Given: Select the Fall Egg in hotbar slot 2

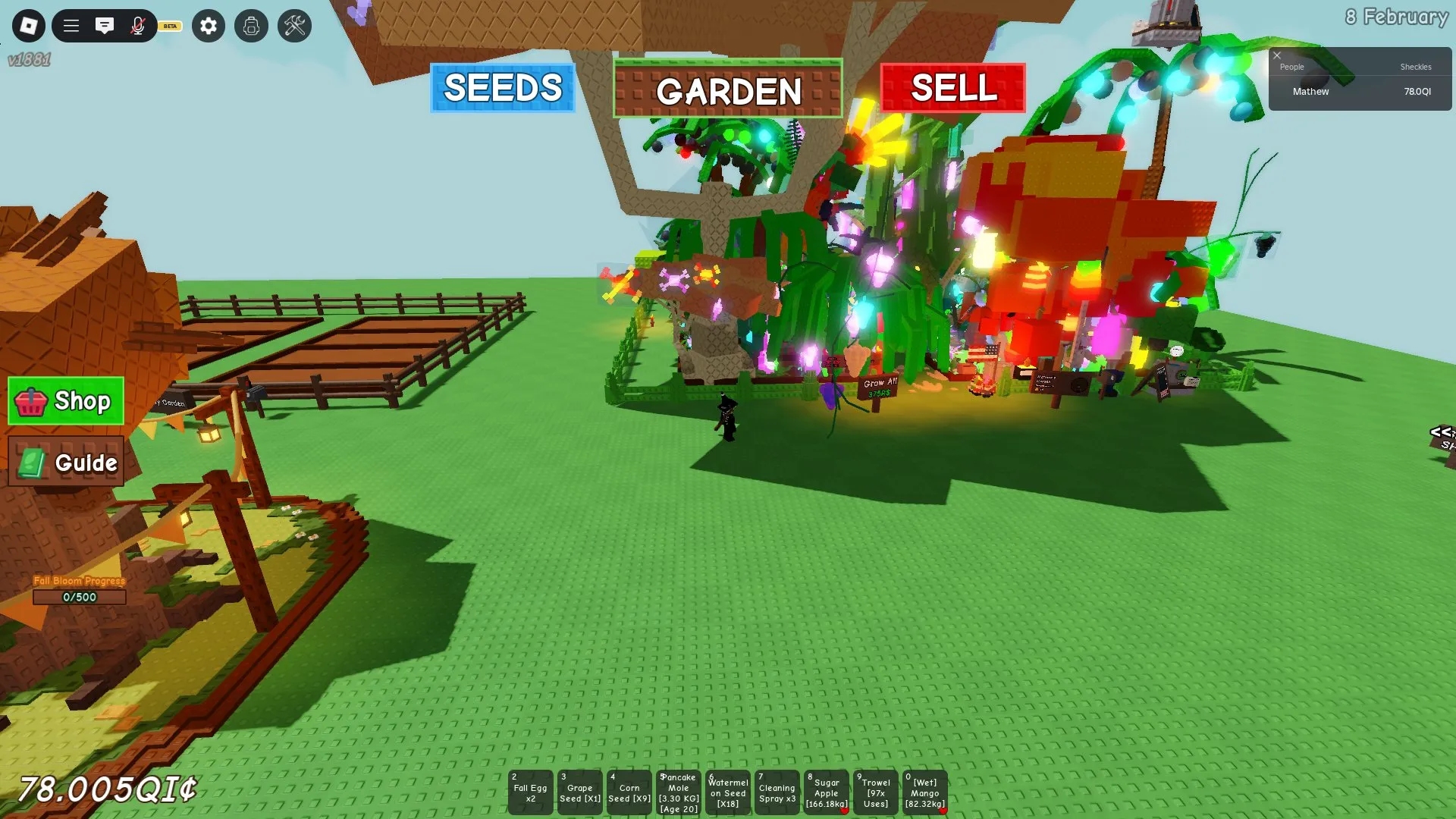Looking at the screenshot, I should pyautogui.click(x=530, y=792).
